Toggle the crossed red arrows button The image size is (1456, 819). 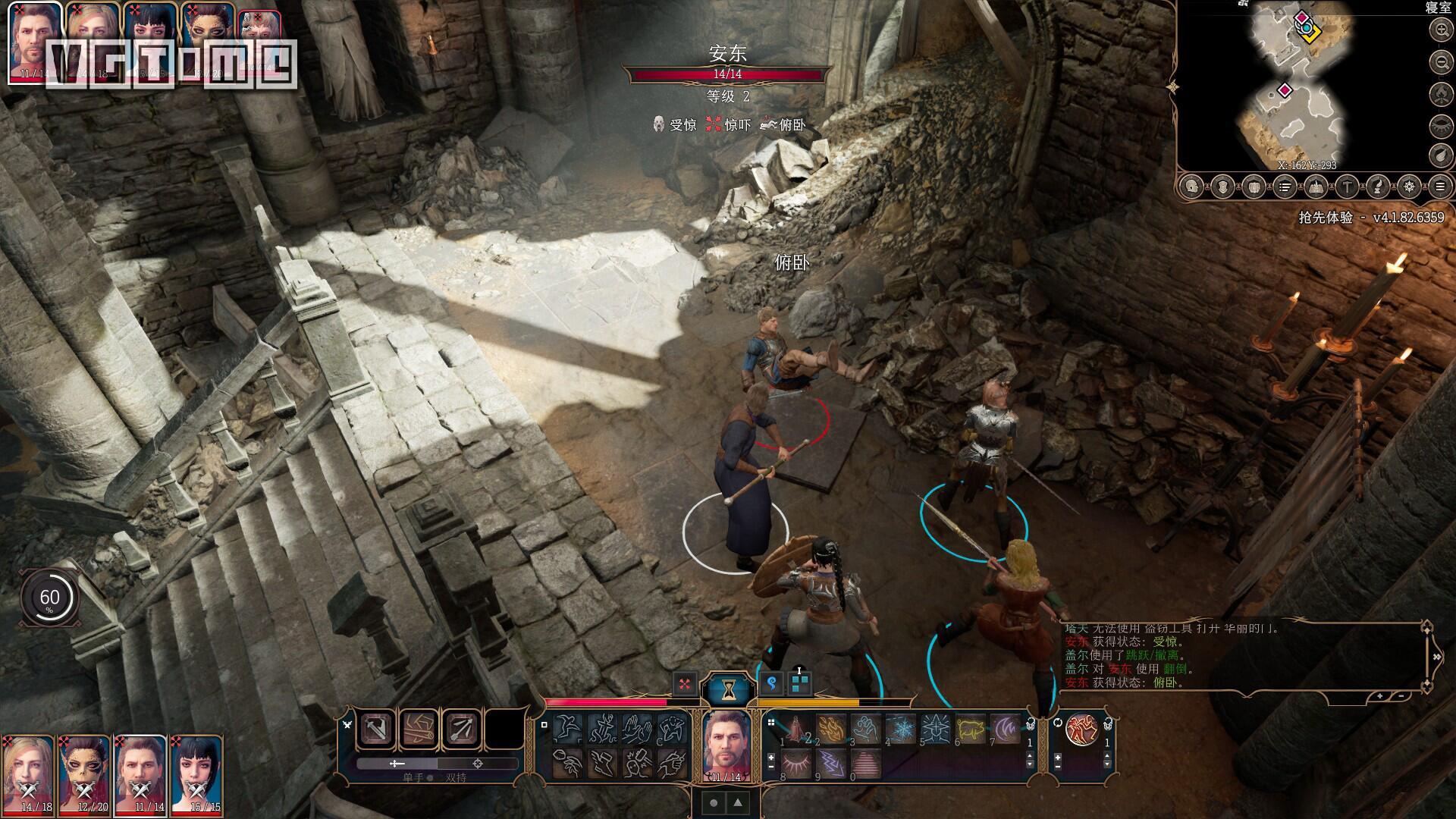tap(685, 684)
